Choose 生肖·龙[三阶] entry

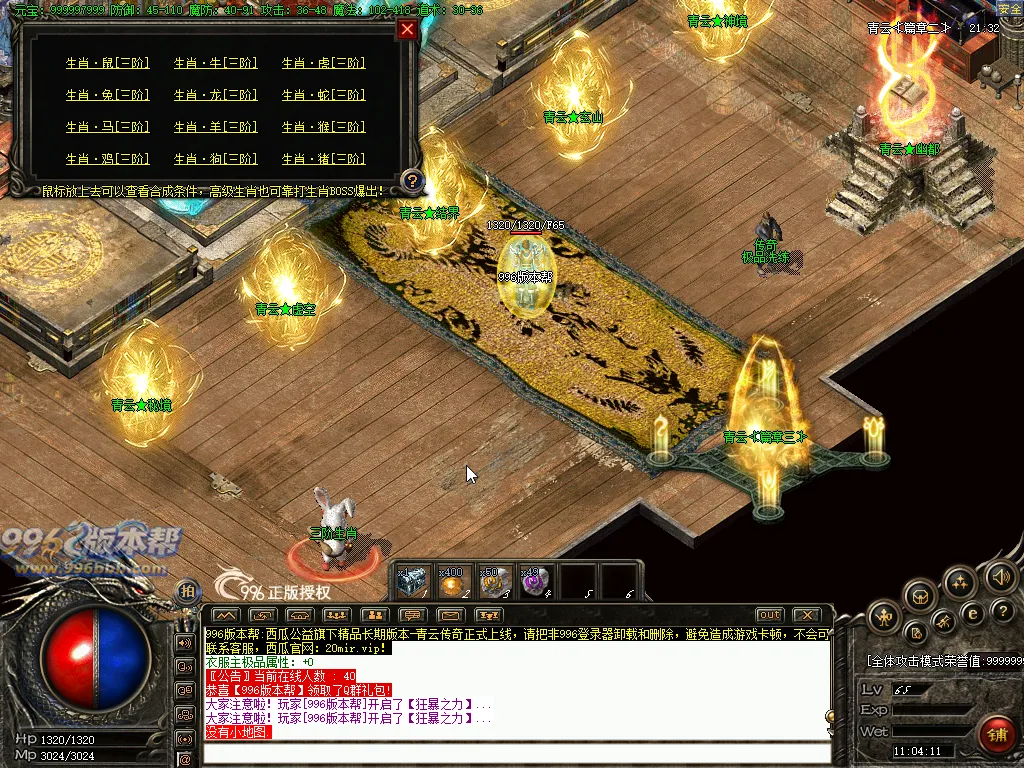(x=215, y=95)
